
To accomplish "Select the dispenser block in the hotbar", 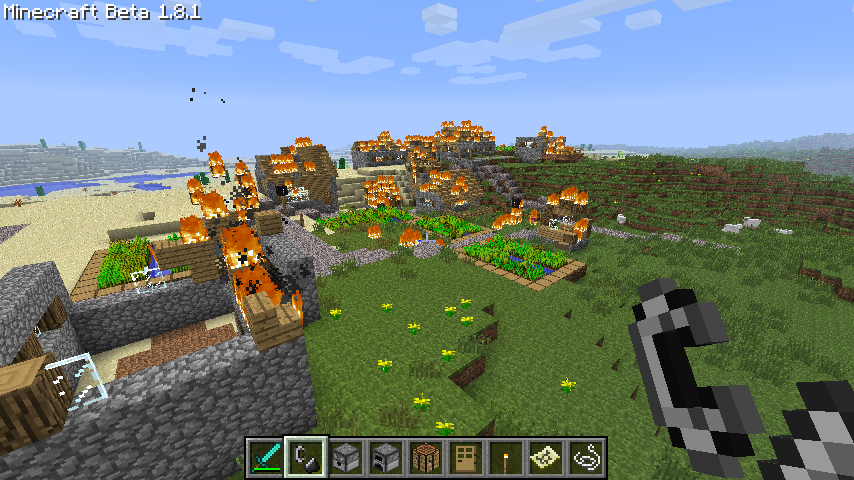I will point(346,457).
